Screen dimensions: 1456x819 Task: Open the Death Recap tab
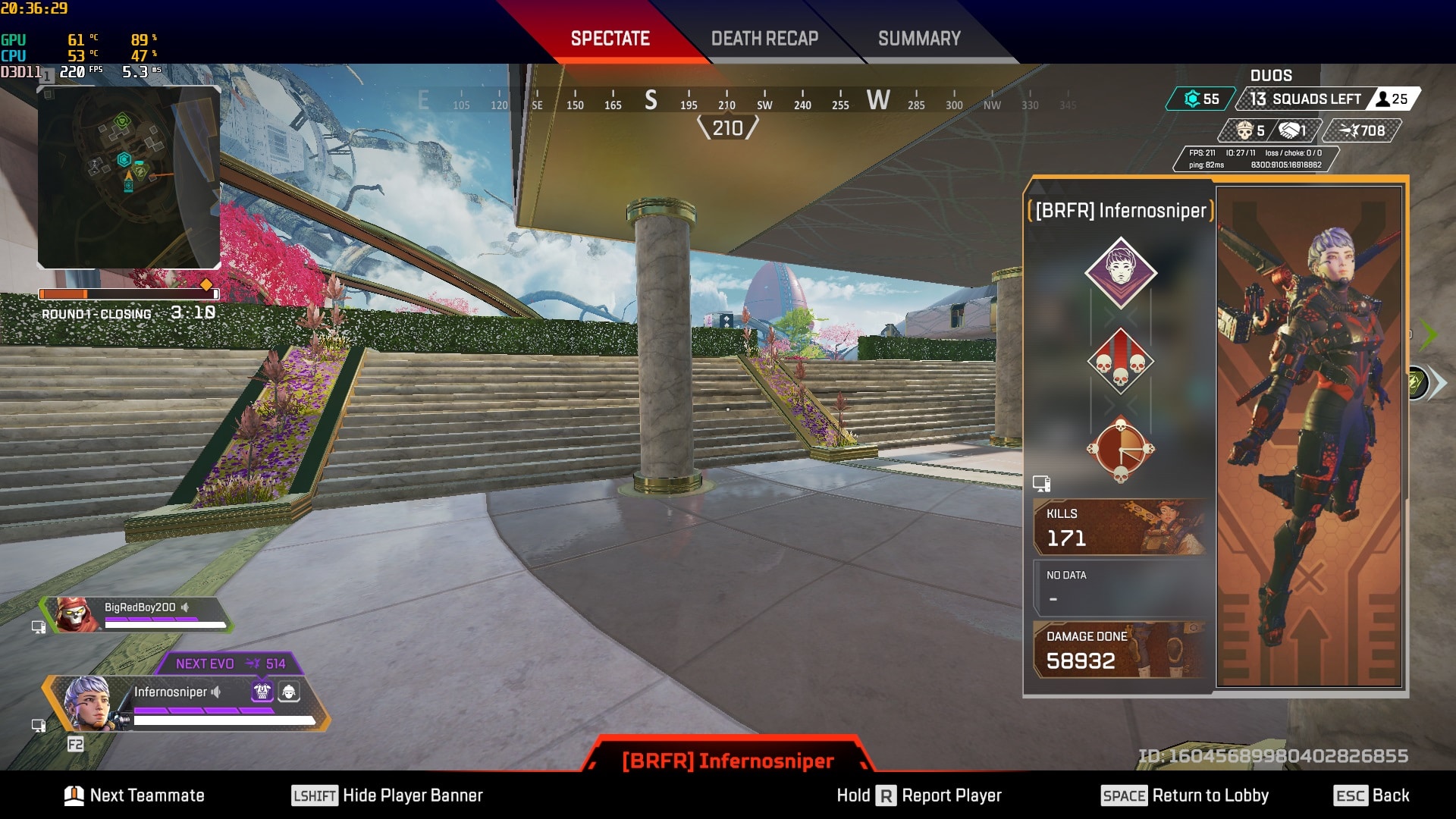[x=764, y=39]
